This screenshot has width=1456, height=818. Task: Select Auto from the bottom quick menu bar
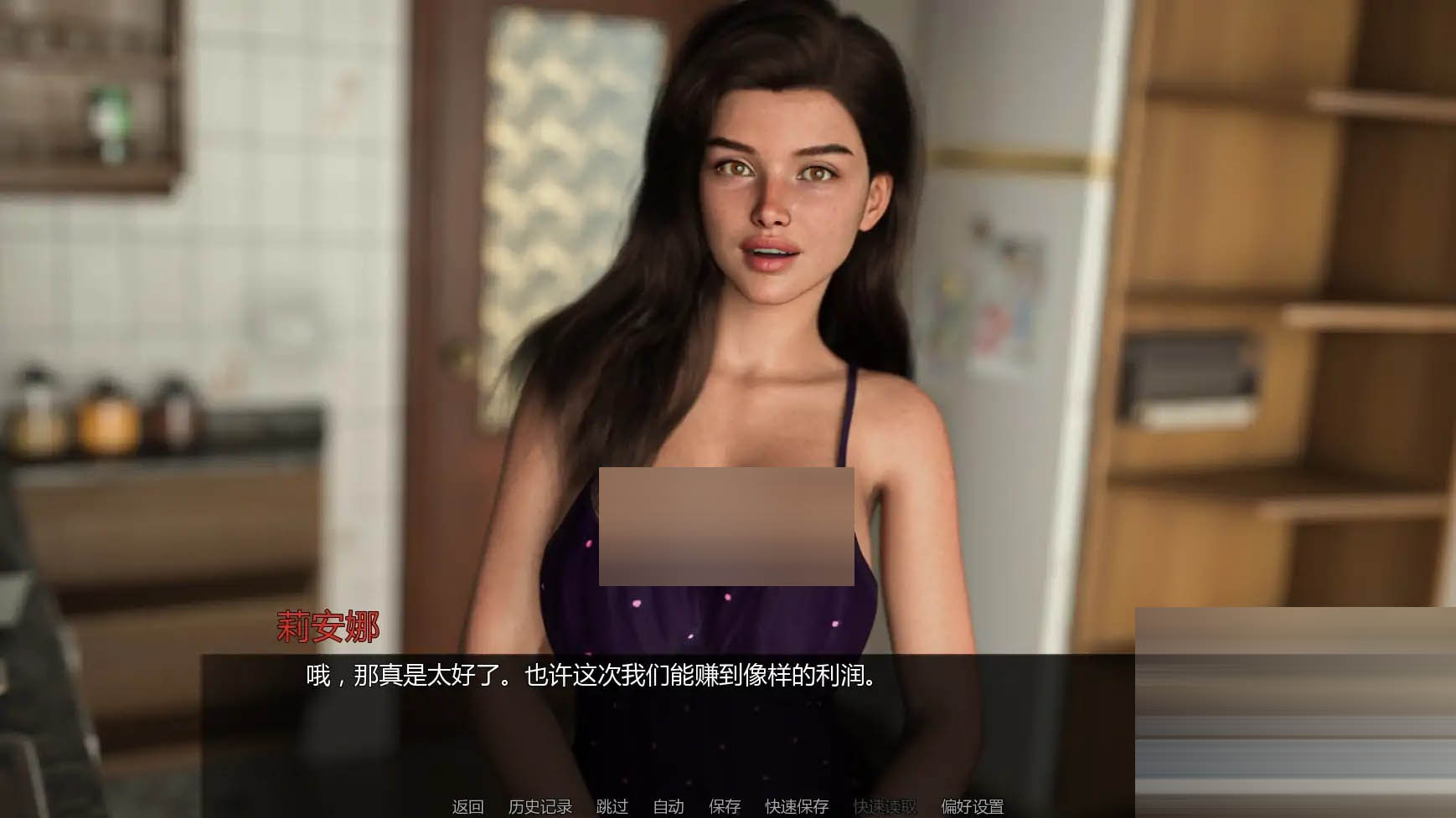(667, 807)
